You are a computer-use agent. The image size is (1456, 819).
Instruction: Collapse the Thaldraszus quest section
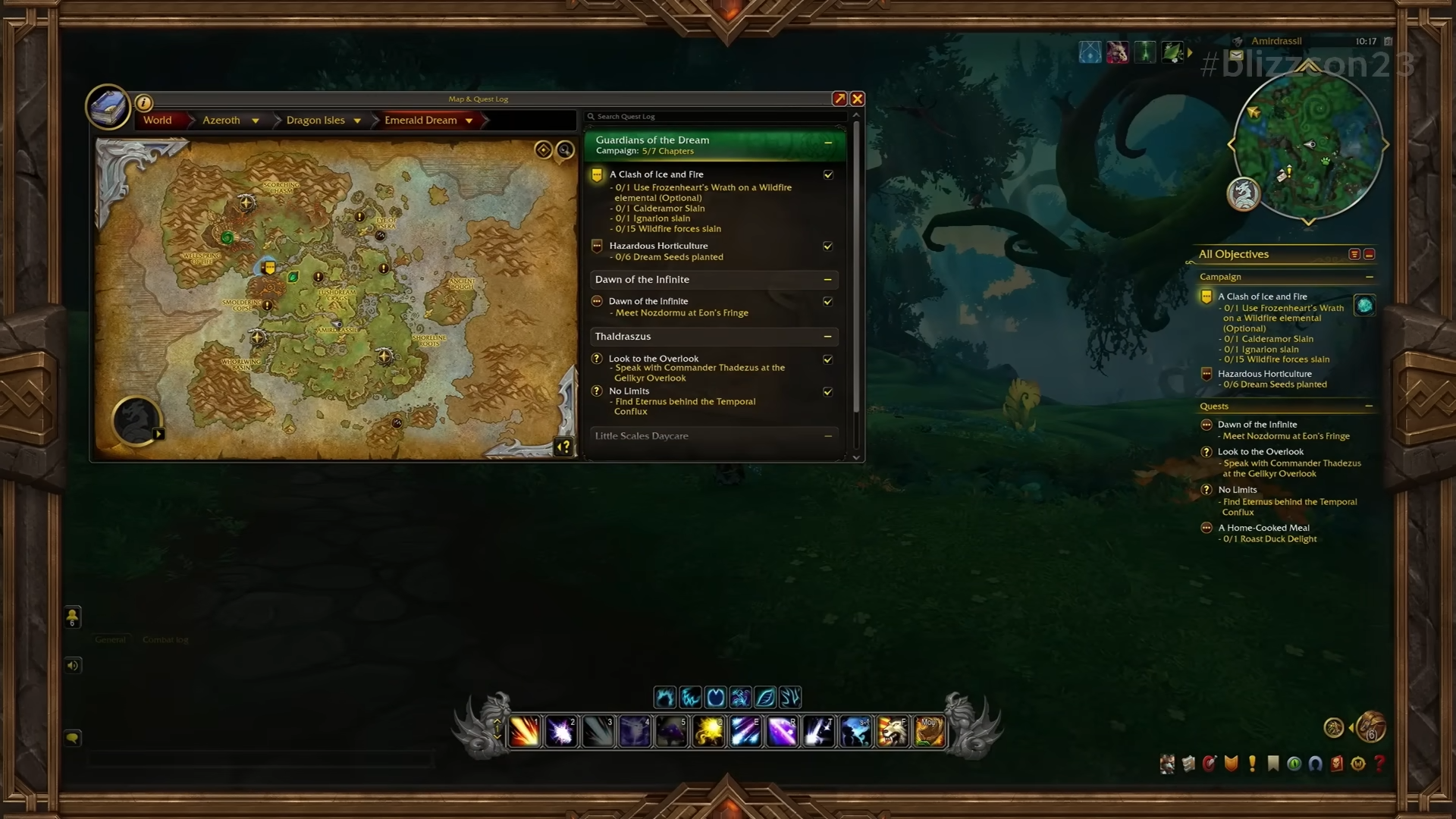pyautogui.click(x=828, y=337)
